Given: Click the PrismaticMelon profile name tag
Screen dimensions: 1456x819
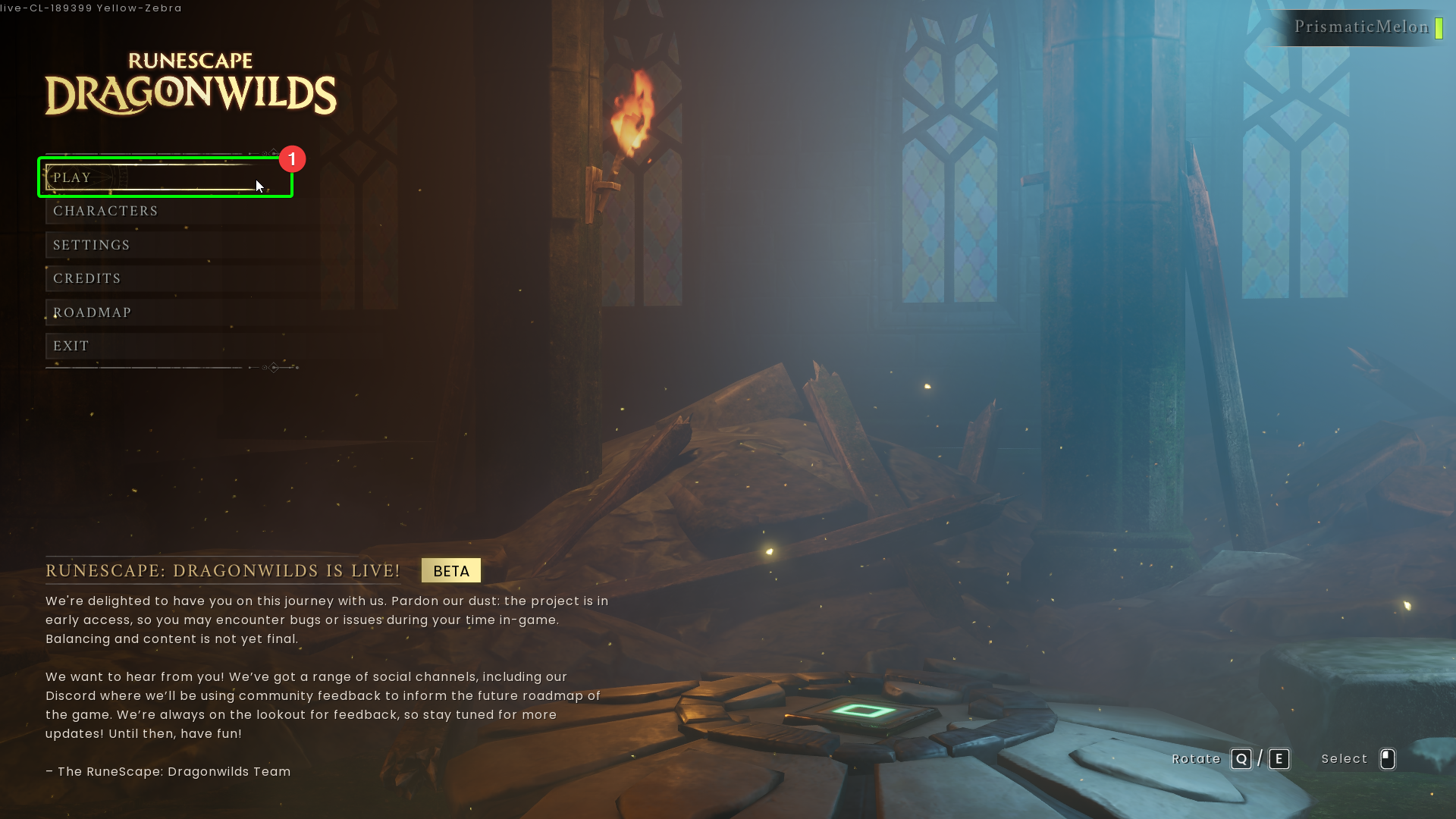Looking at the screenshot, I should [x=1361, y=27].
